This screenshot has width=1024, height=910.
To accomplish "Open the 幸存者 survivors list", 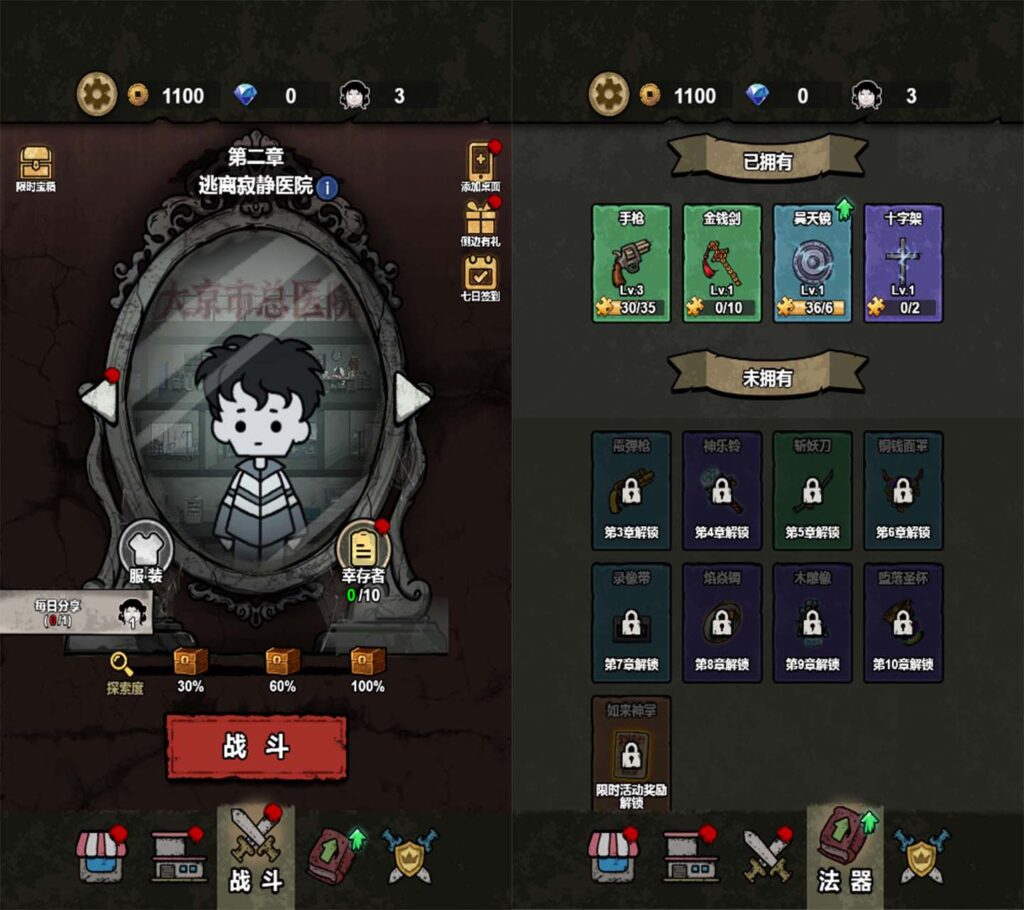I will pos(362,552).
